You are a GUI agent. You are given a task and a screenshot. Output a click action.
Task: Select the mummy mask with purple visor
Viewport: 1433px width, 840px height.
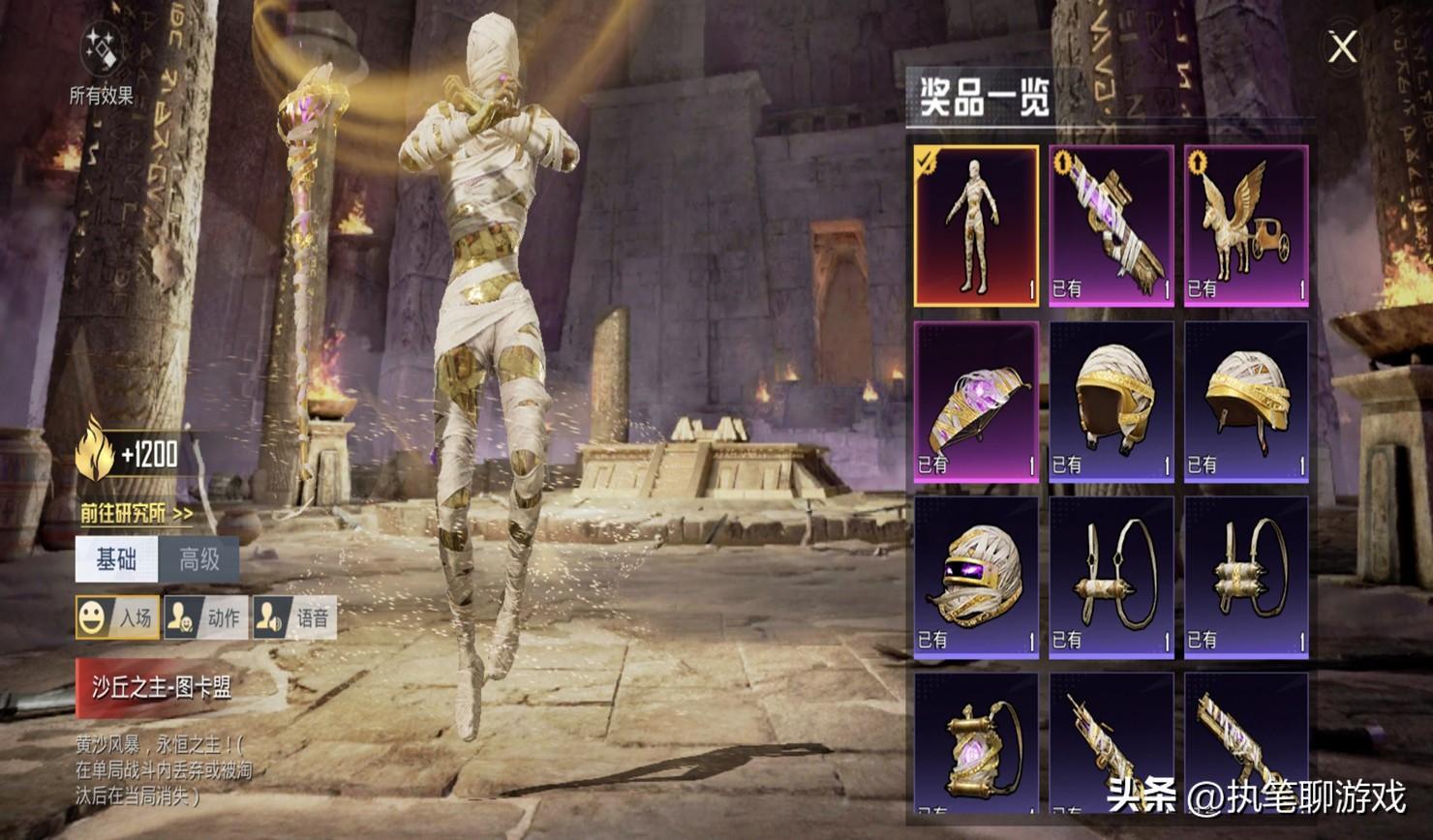point(976,577)
